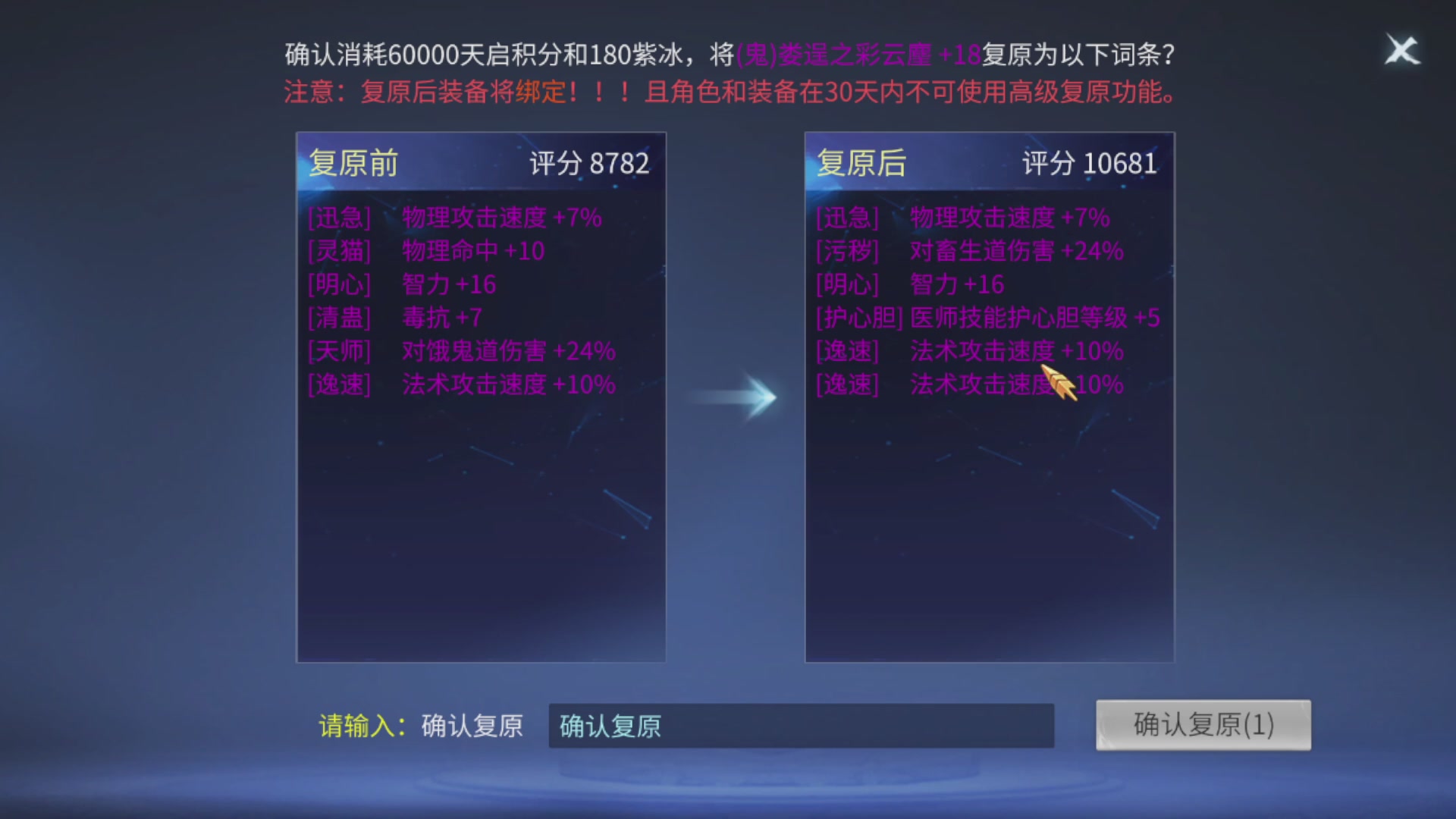The height and width of the screenshot is (819, 1456).
Task: Select the 复原前 panel header
Action: [x=353, y=162]
